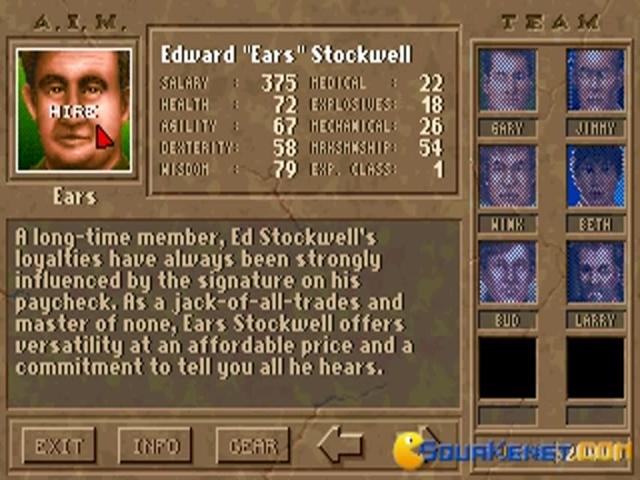Choose Seth from the team panel

[x=595, y=176]
